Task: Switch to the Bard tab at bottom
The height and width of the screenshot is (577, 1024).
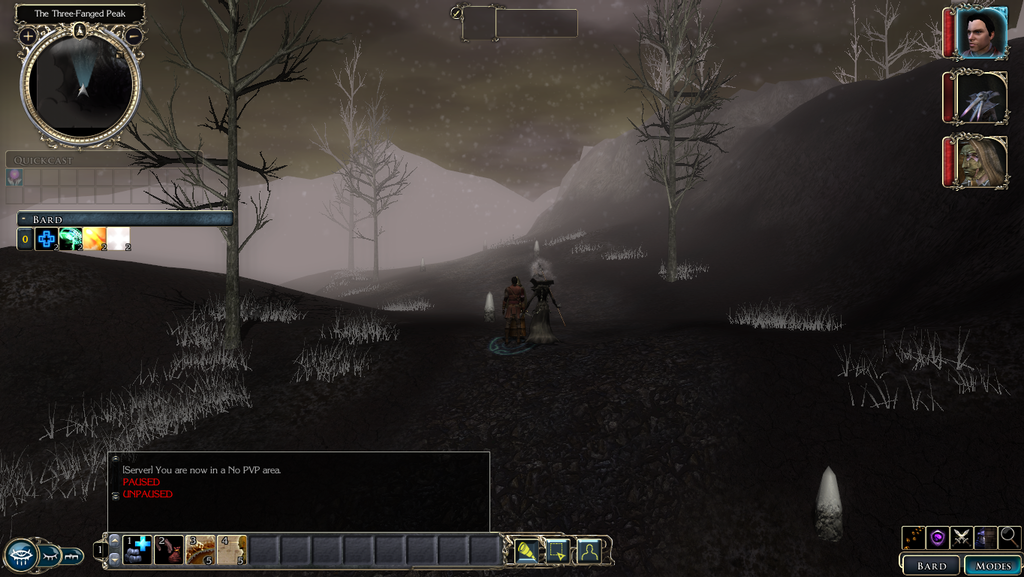Action: tap(931, 566)
